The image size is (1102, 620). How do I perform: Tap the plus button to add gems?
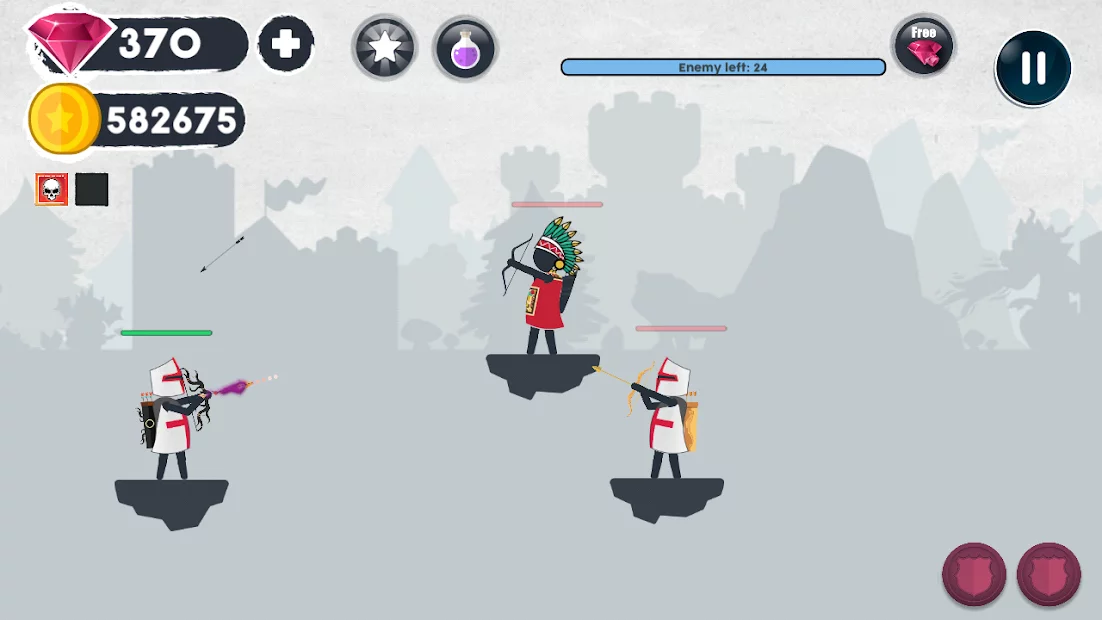[286, 45]
